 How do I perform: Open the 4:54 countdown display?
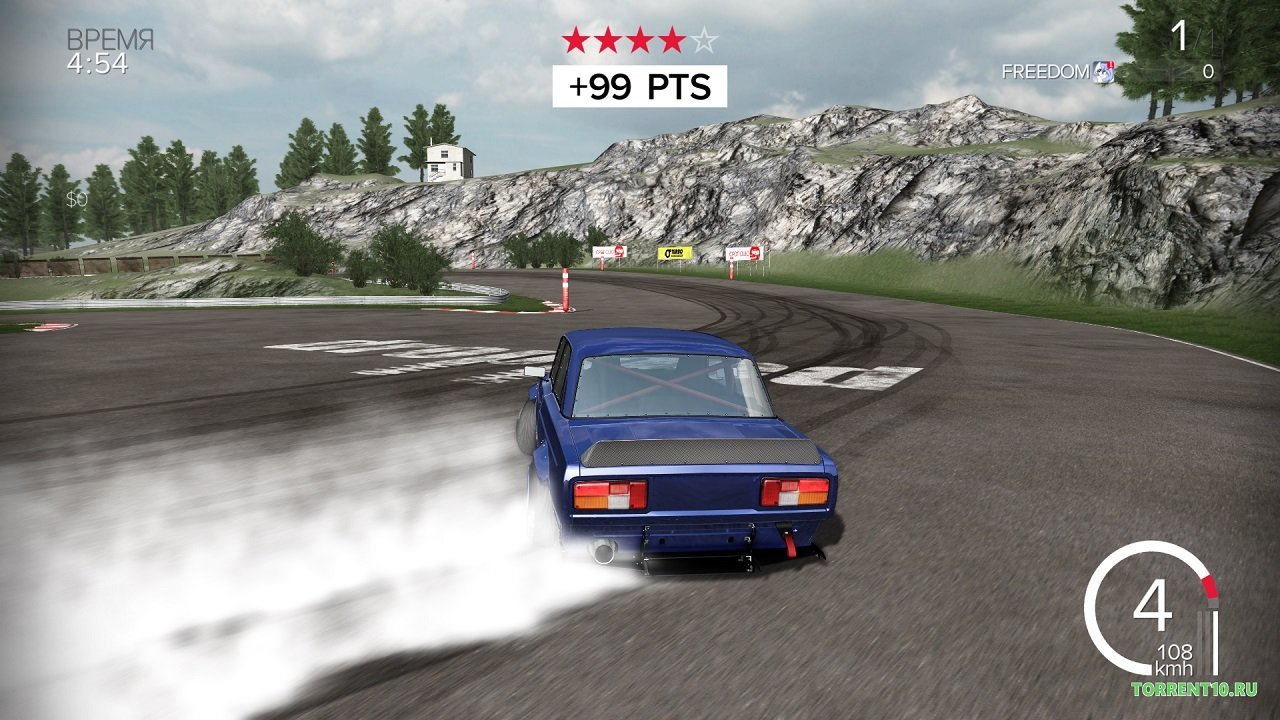tap(95, 62)
